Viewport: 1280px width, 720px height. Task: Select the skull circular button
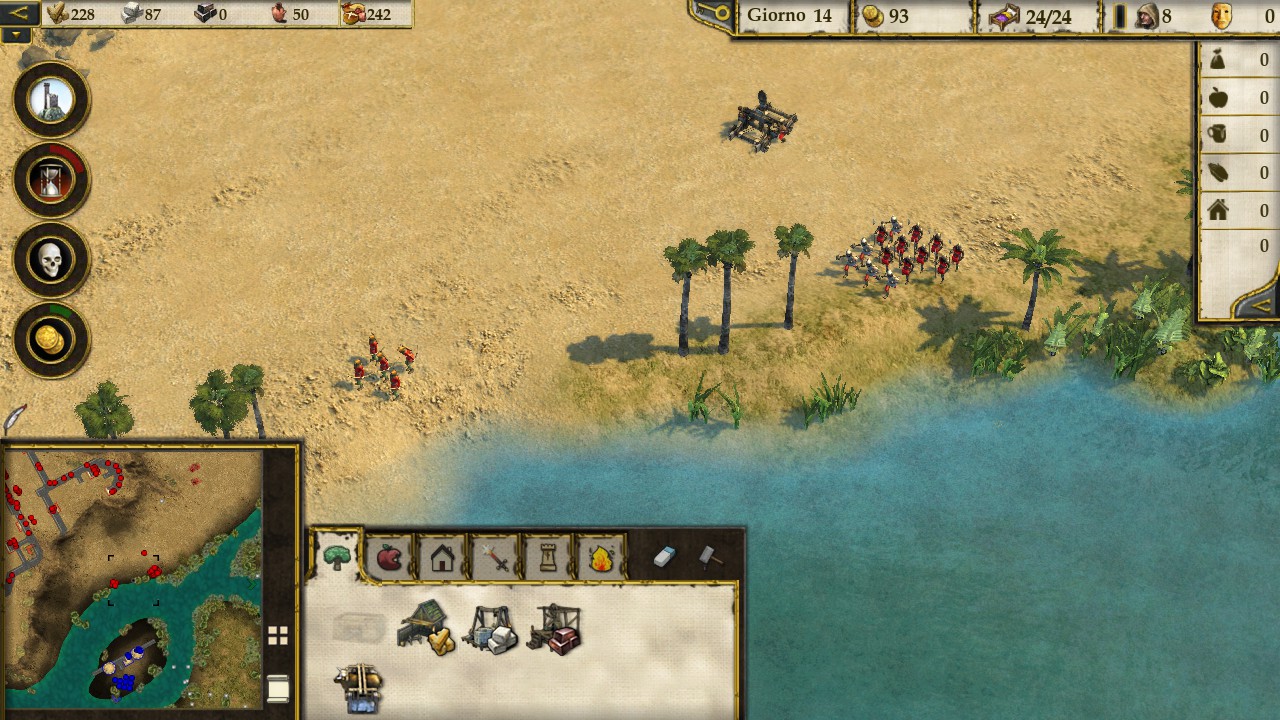(51, 260)
